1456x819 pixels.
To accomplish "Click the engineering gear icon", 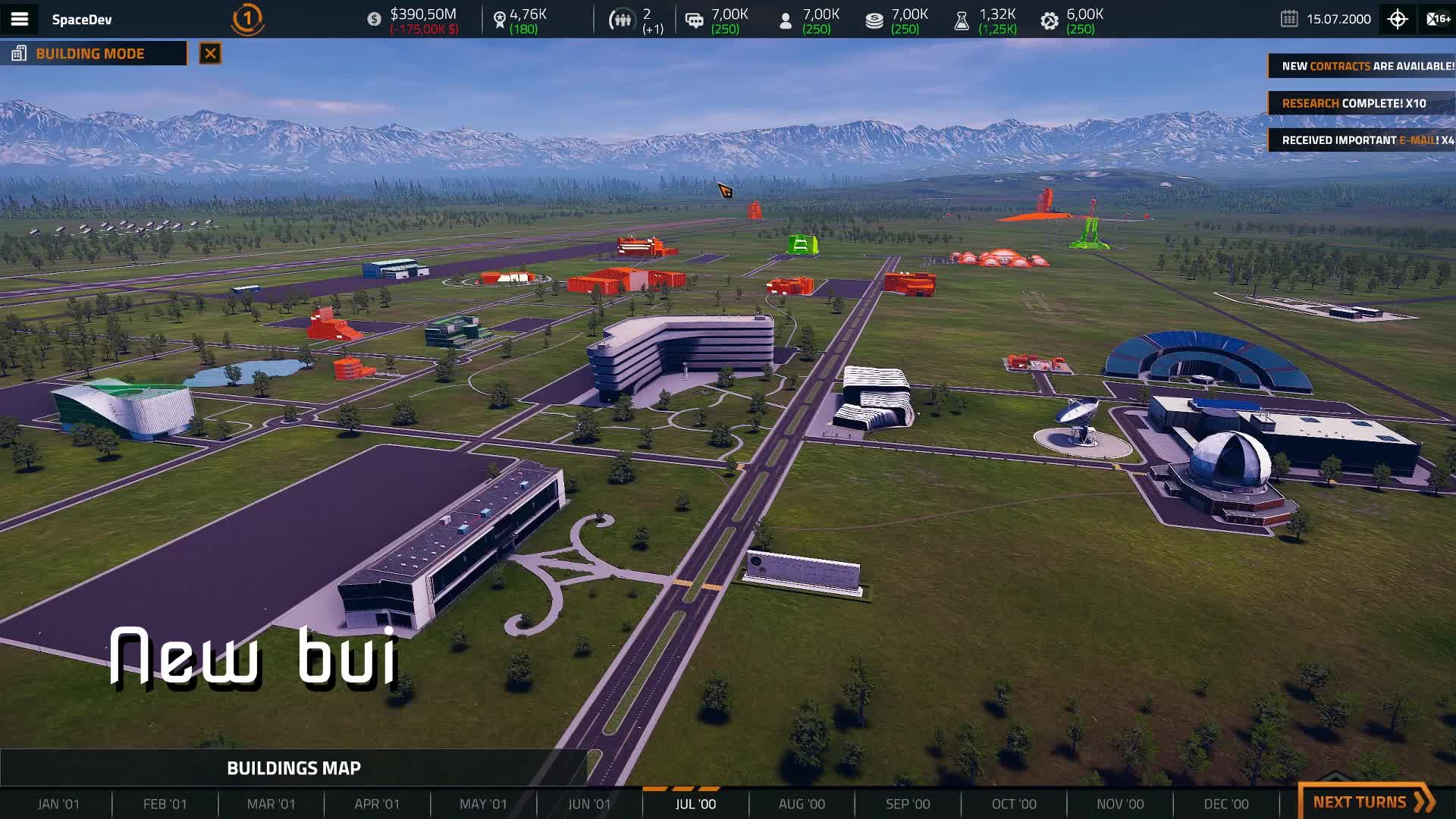I will click(x=1049, y=19).
